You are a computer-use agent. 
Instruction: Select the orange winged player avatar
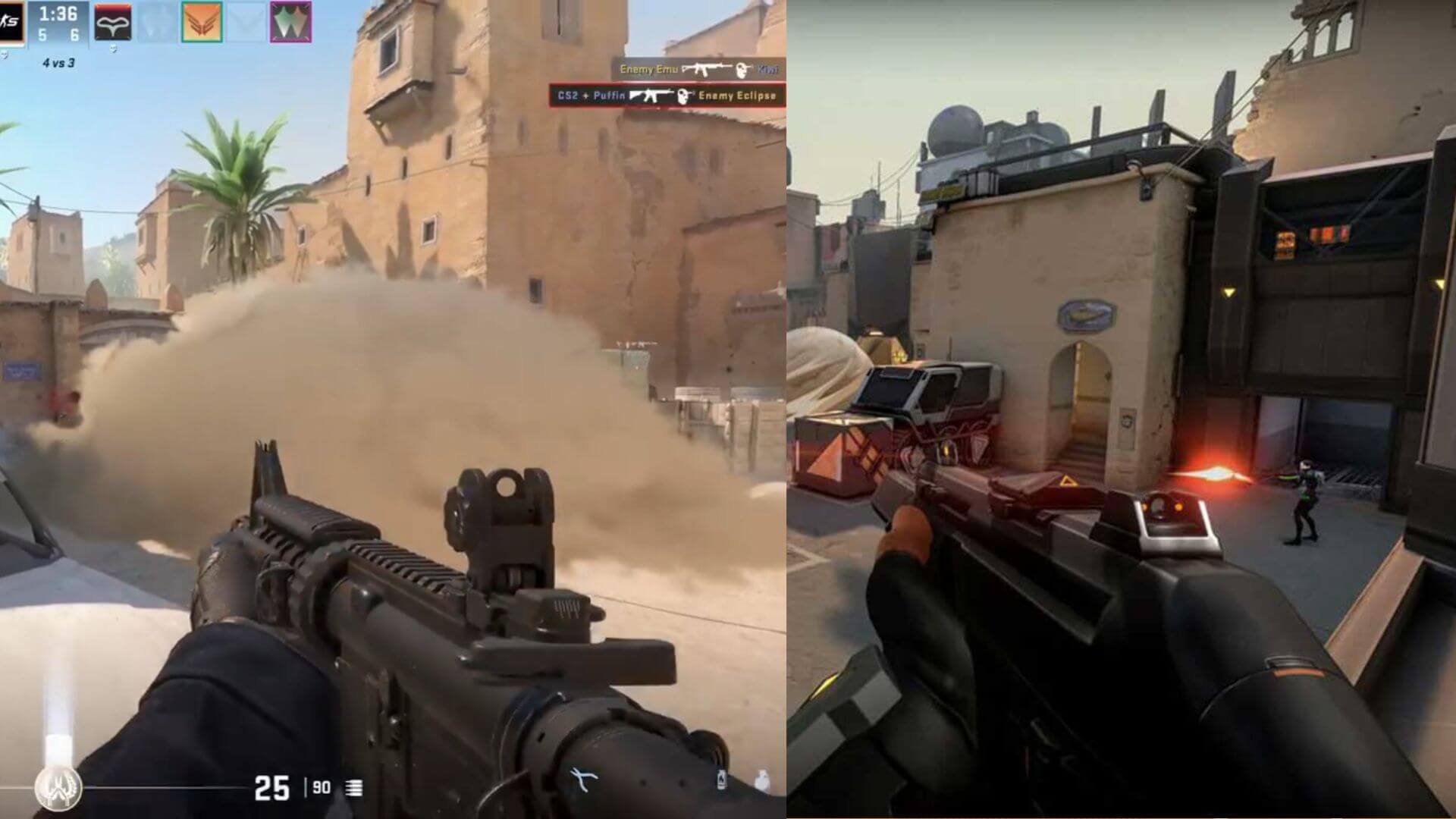tap(202, 22)
